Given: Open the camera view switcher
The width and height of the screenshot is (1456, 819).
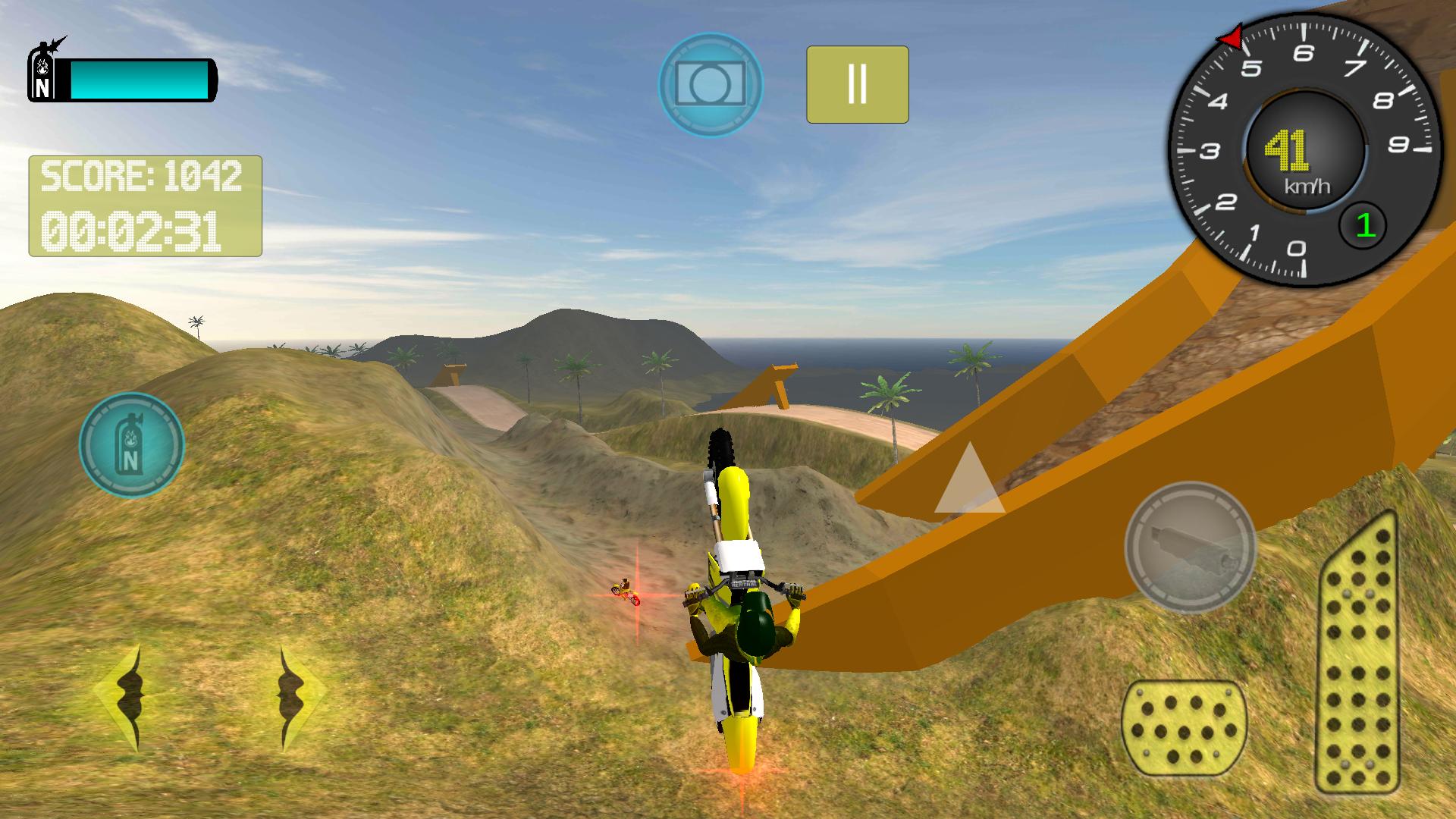Looking at the screenshot, I should [709, 84].
